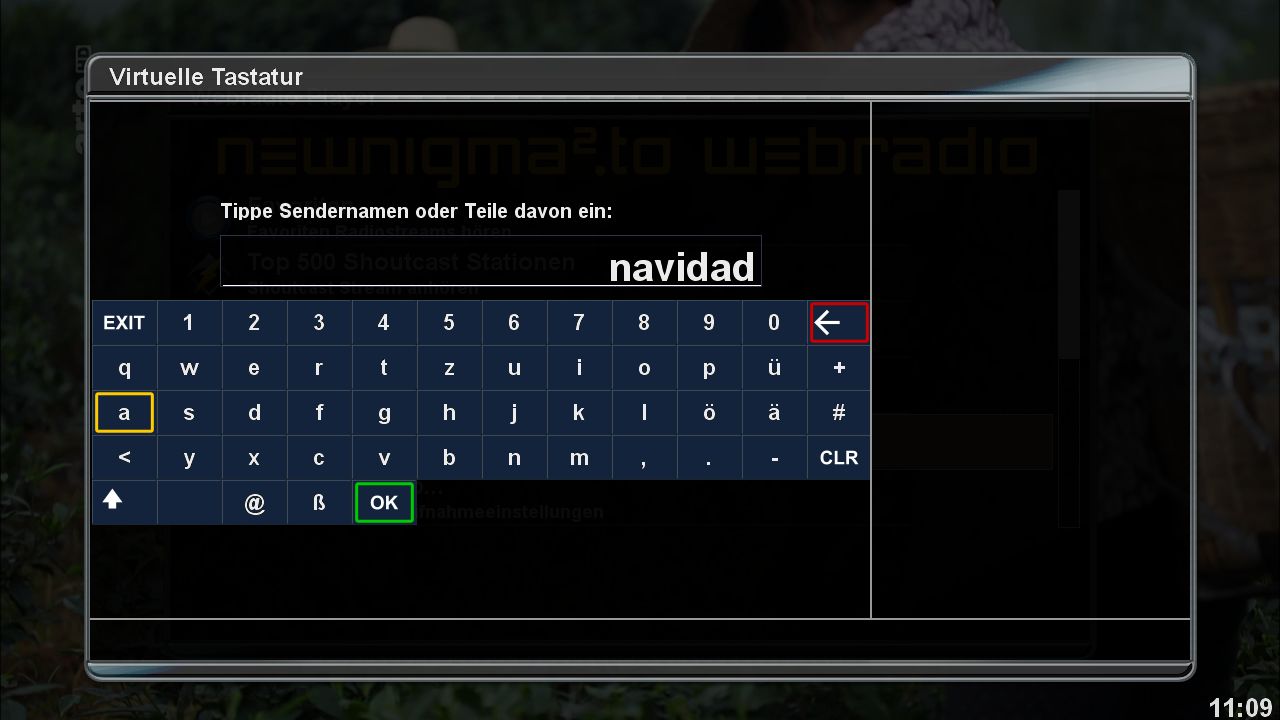Select the # hash key
This screenshot has height=720, width=1280.
coord(838,412)
